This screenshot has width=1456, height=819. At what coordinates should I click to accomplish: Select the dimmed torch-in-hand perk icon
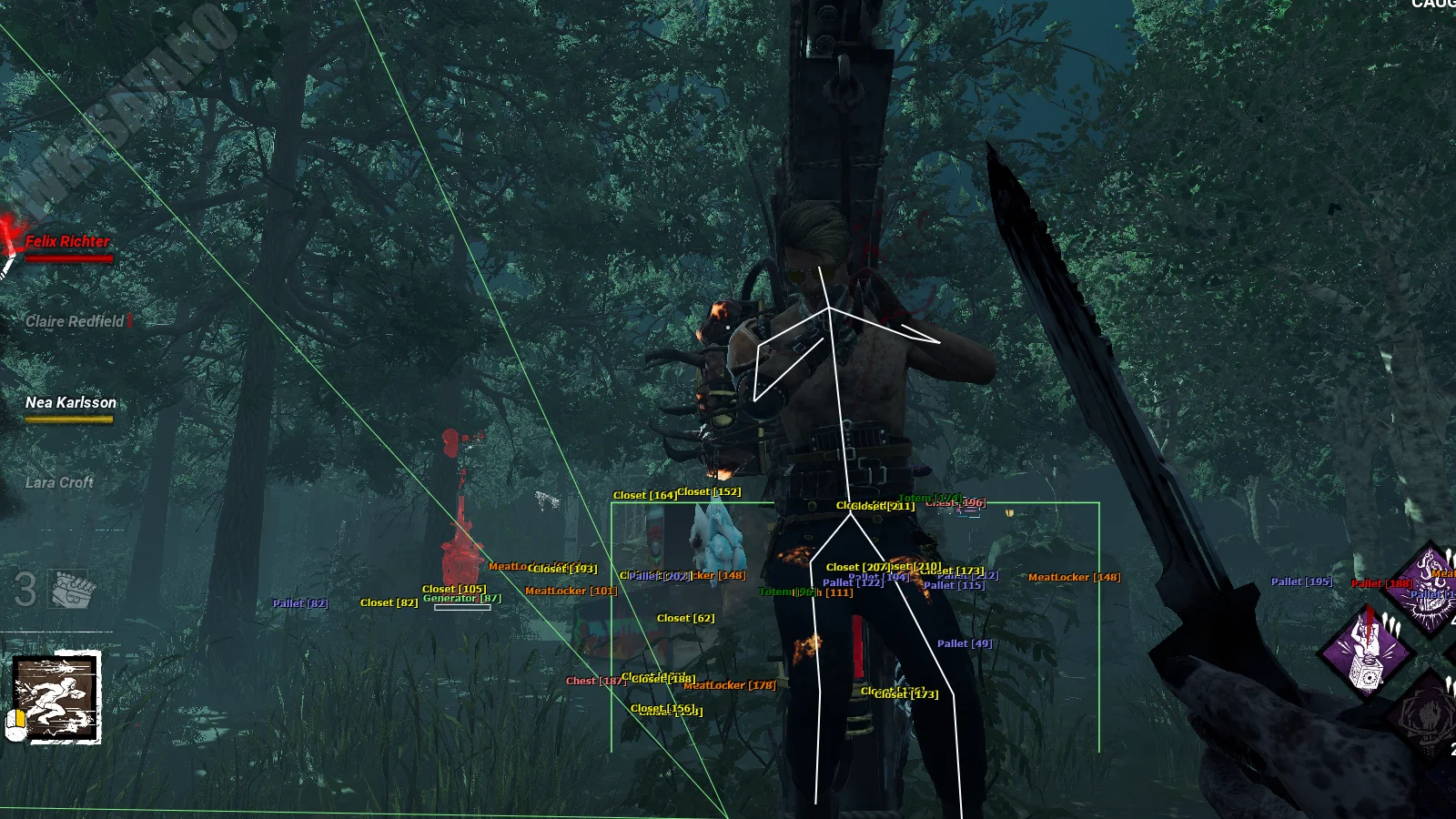click(x=1430, y=716)
